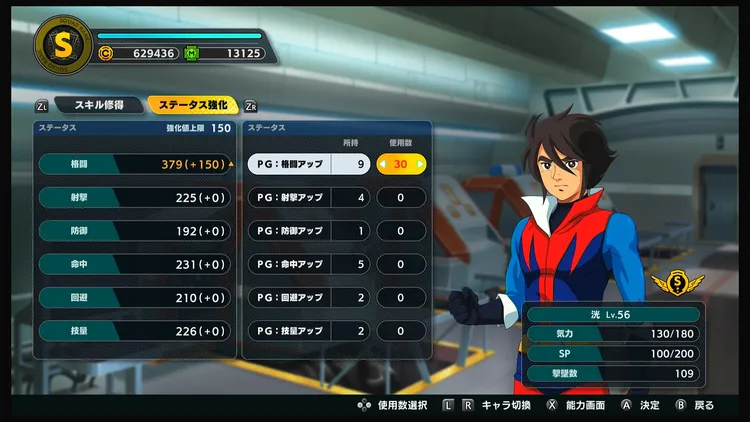Select the PG：命中アップ item

click(x=308, y=265)
